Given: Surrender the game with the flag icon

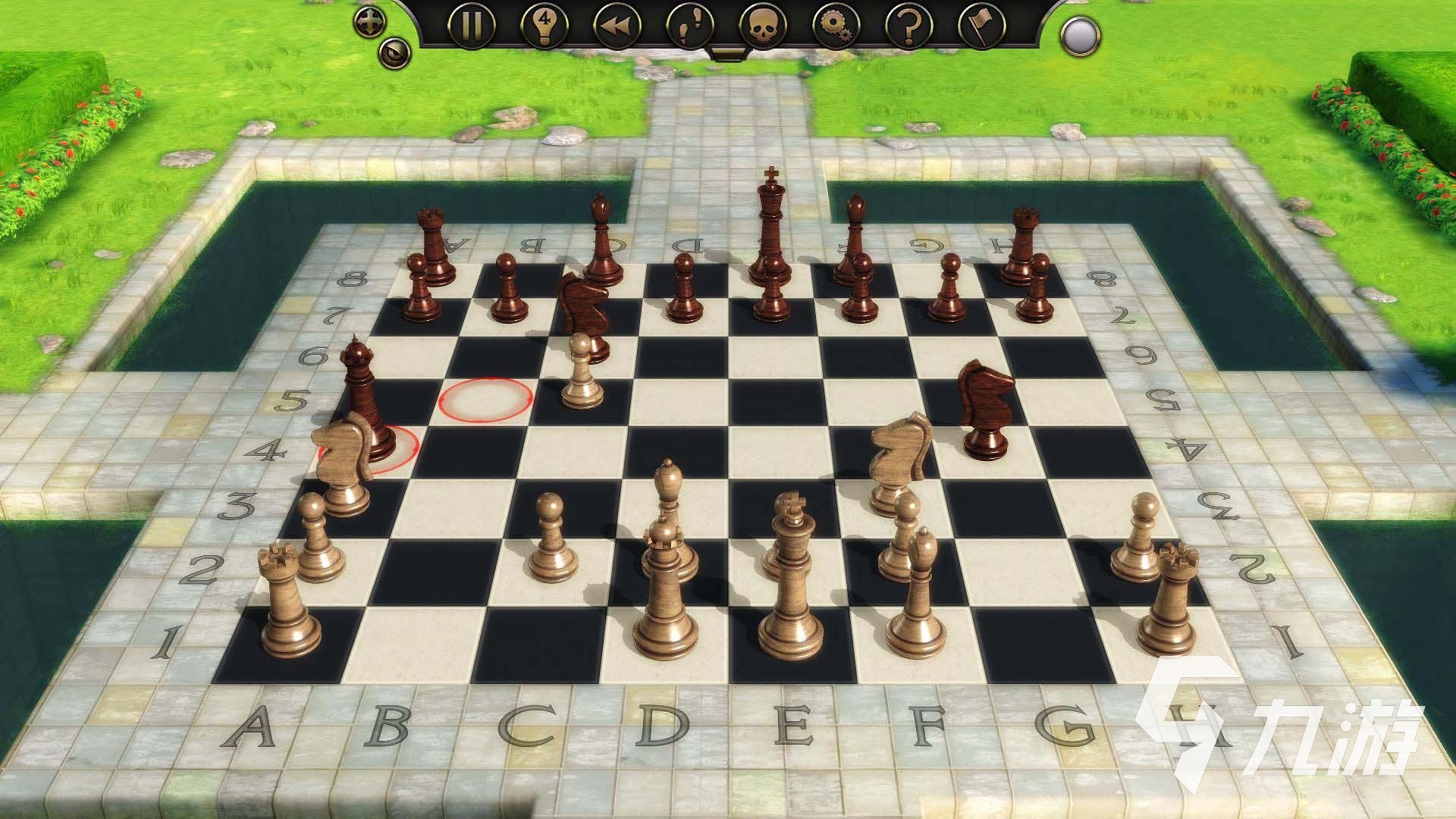Looking at the screenshot, I should pyautogui.click(x=981, y=24).
